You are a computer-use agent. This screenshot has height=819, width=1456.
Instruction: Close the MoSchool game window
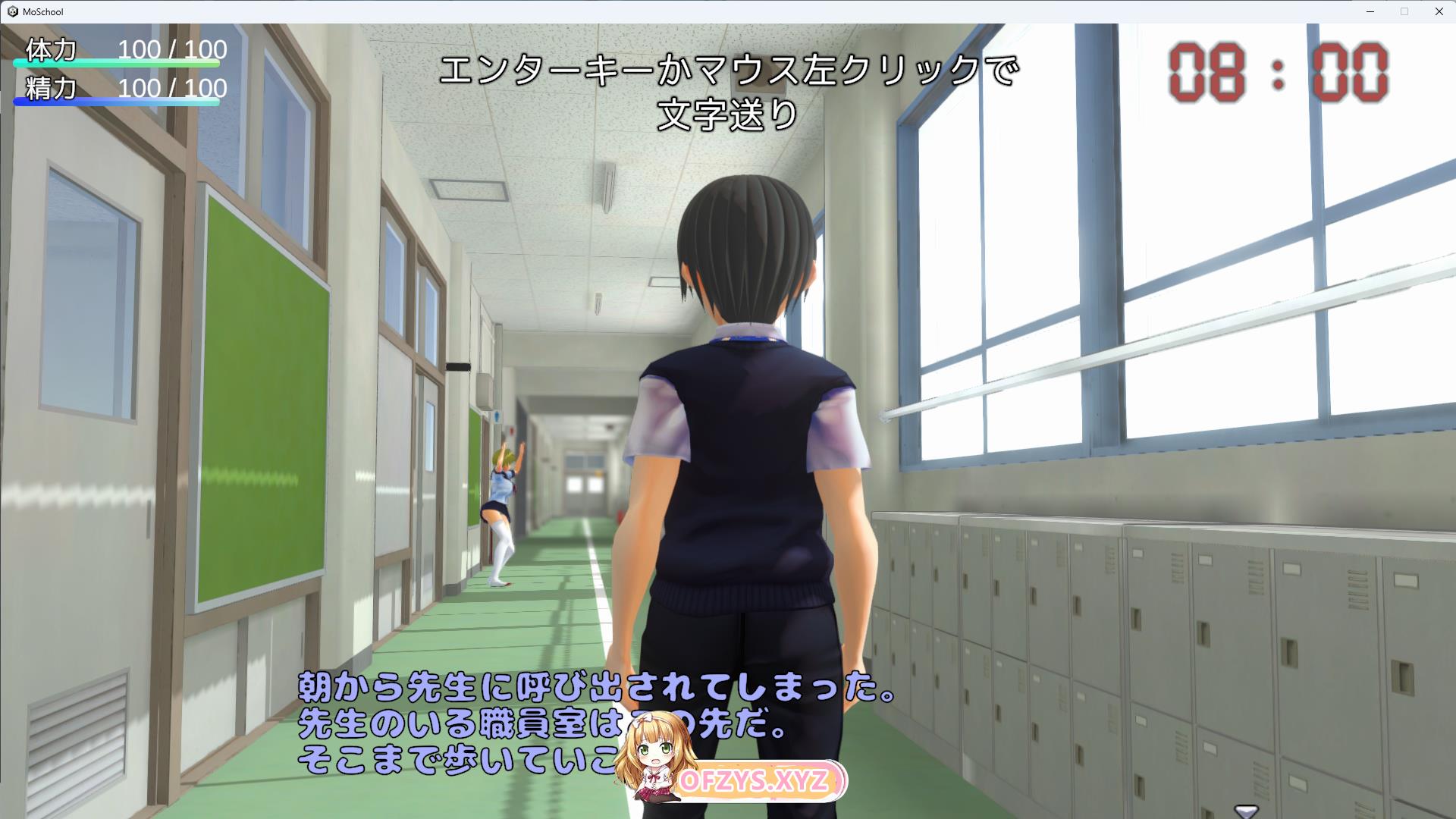click(x=1439, y=11)
